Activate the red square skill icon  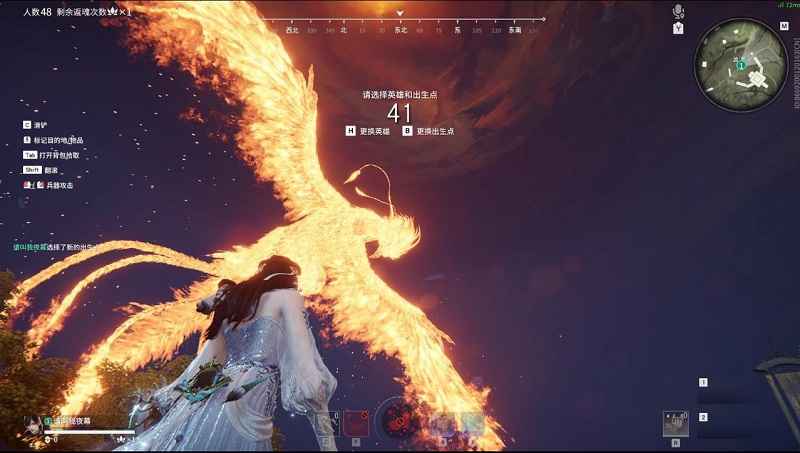point(354,423)
